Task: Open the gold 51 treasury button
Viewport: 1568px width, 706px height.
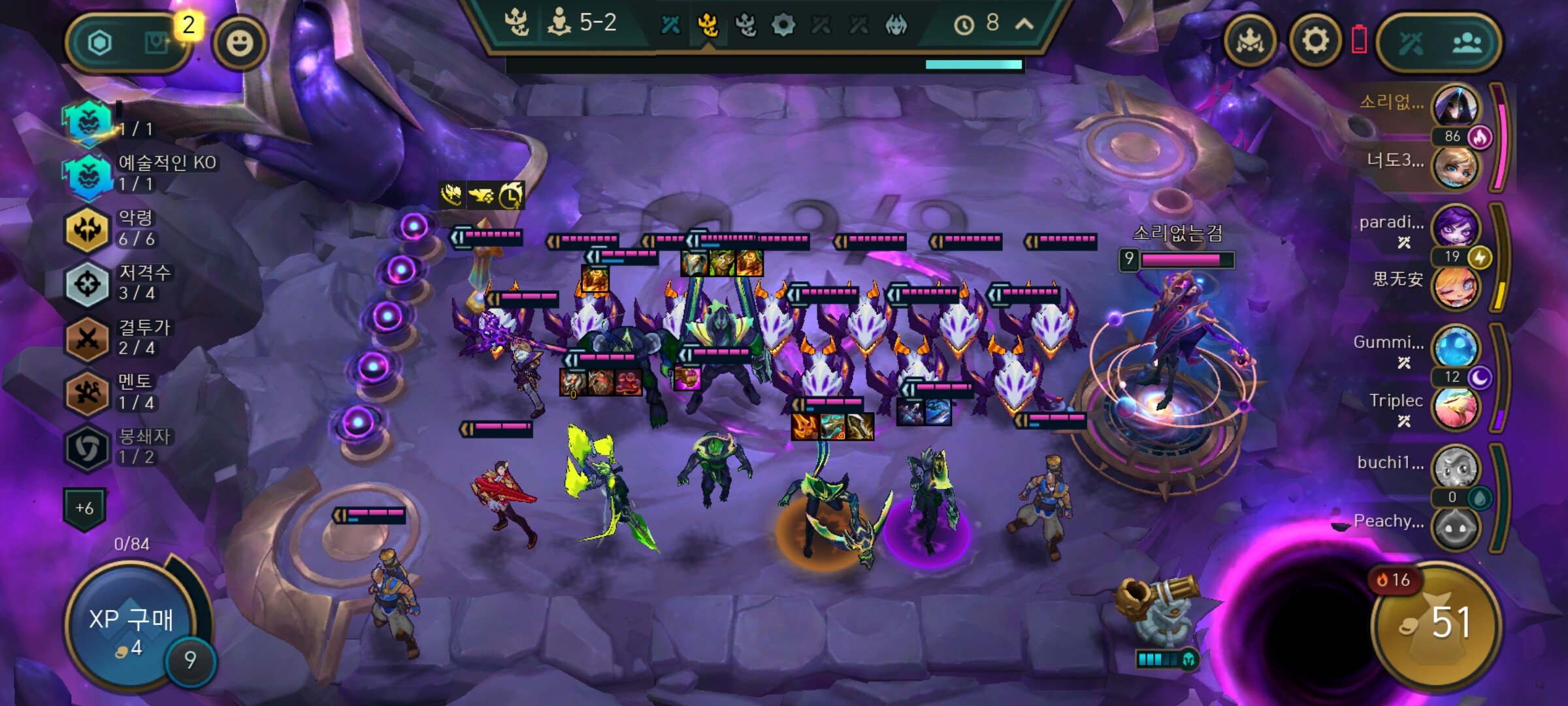Action: [x=1435, y=623]
